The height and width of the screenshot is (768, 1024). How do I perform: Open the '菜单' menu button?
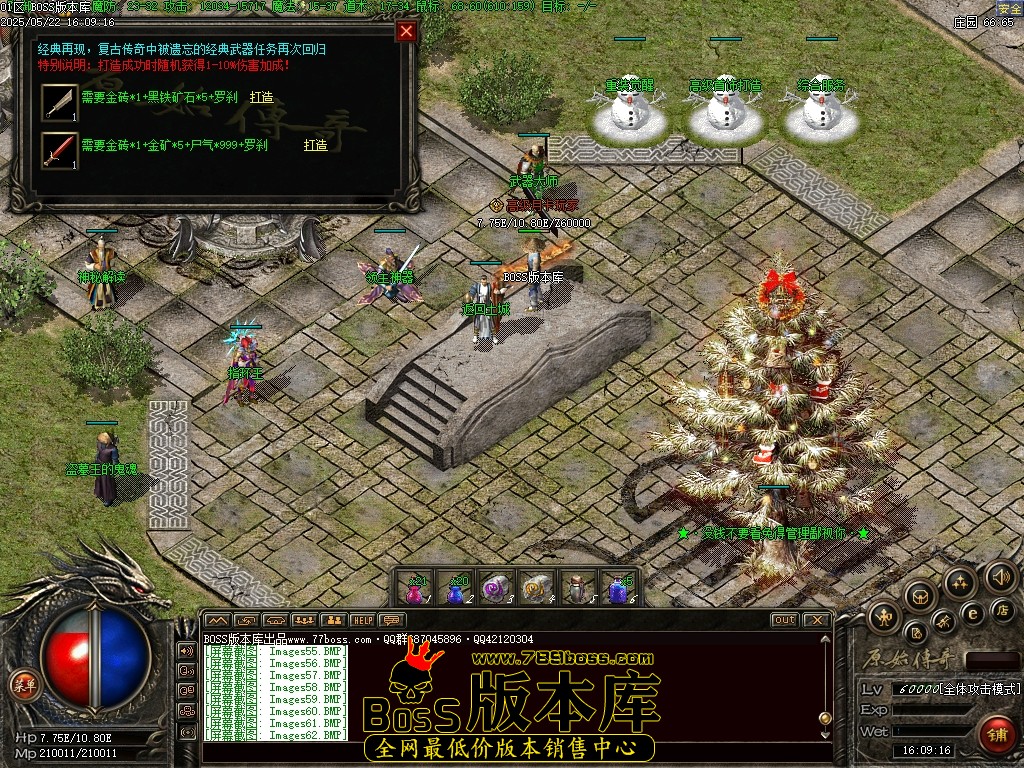click(x=22, y=684)
